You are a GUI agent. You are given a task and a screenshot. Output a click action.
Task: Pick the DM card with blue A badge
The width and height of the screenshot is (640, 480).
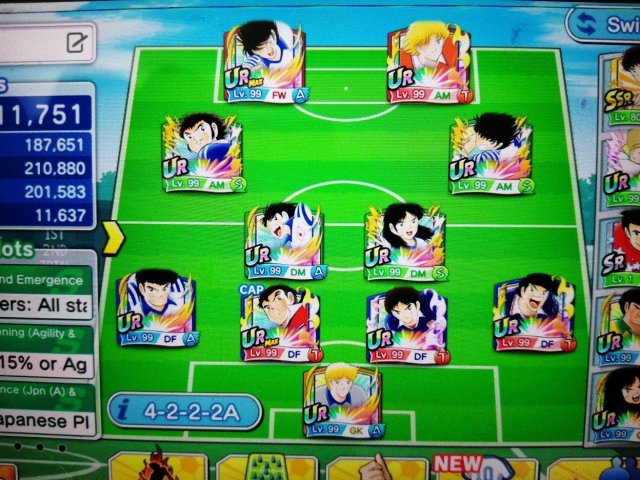click(284, 240)
